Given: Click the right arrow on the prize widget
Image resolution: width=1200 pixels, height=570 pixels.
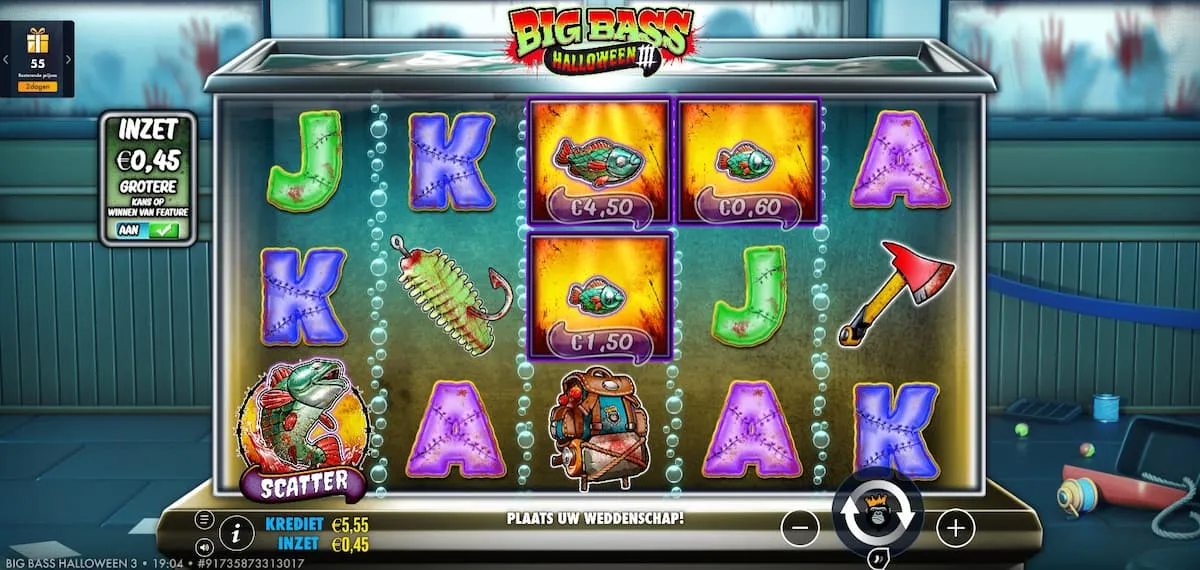Looking at the screenshot, I should (68, 60).
